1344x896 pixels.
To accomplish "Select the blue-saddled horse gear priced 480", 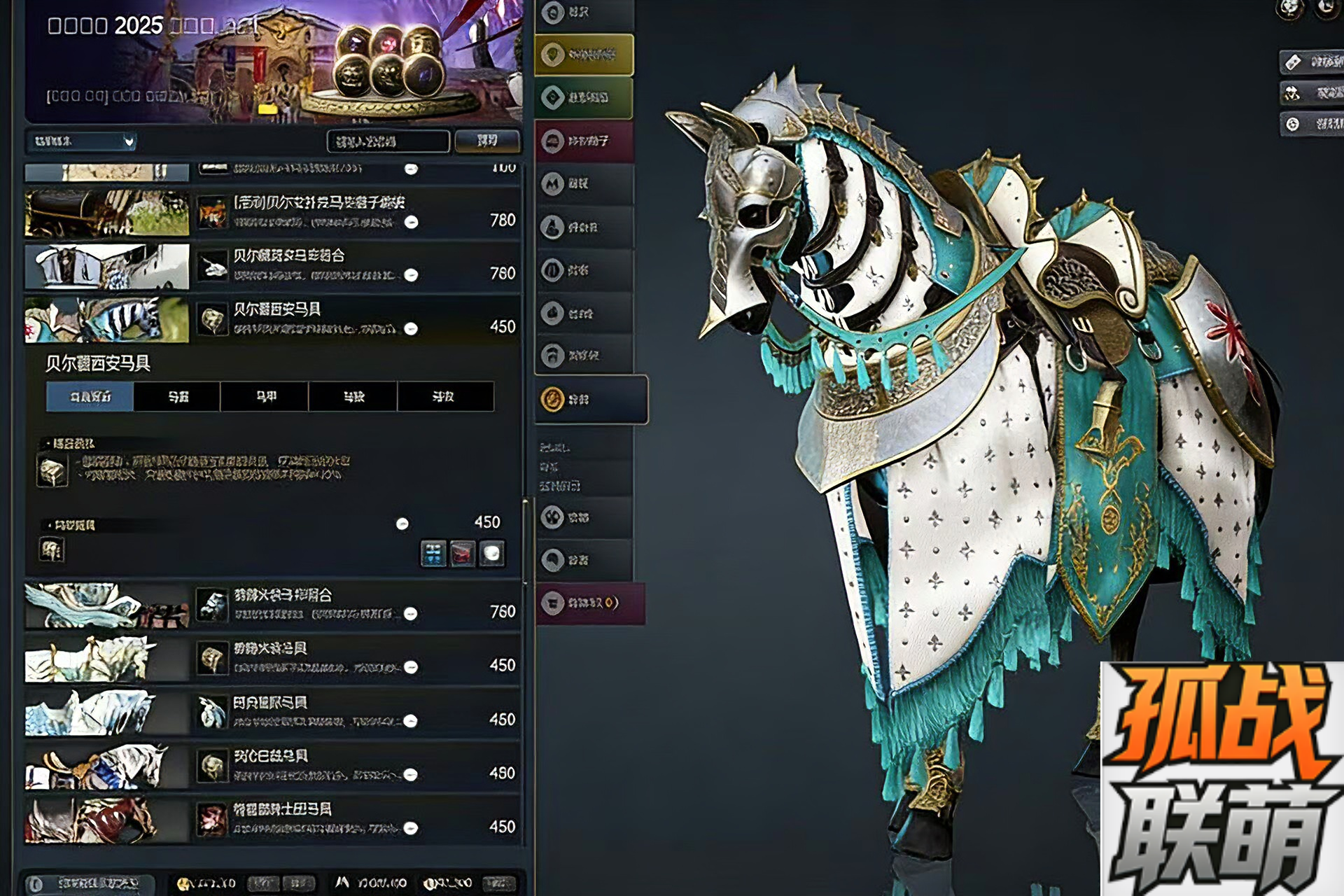I will click(273, 766).
